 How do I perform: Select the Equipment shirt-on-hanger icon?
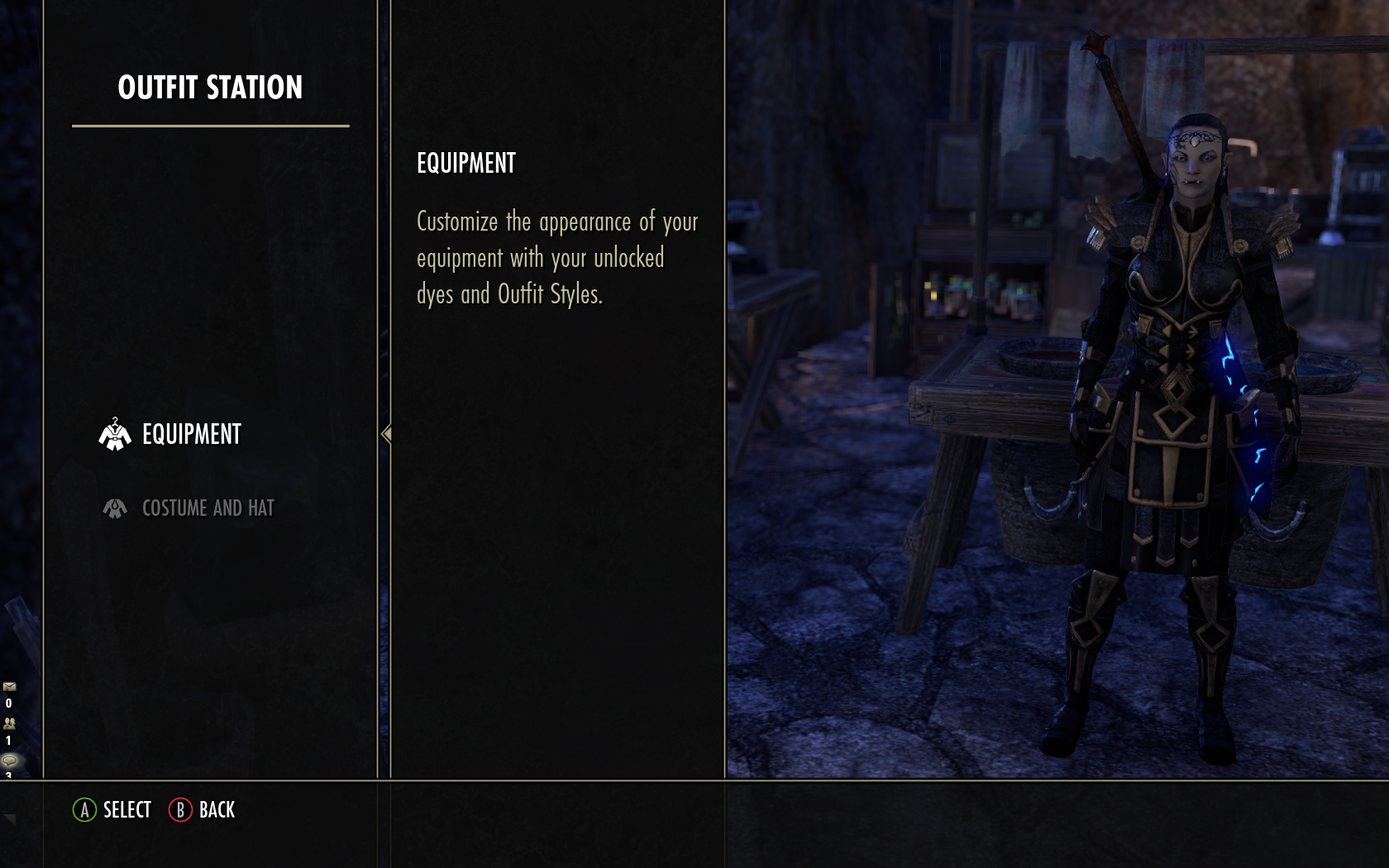click(x=114, y=433)
